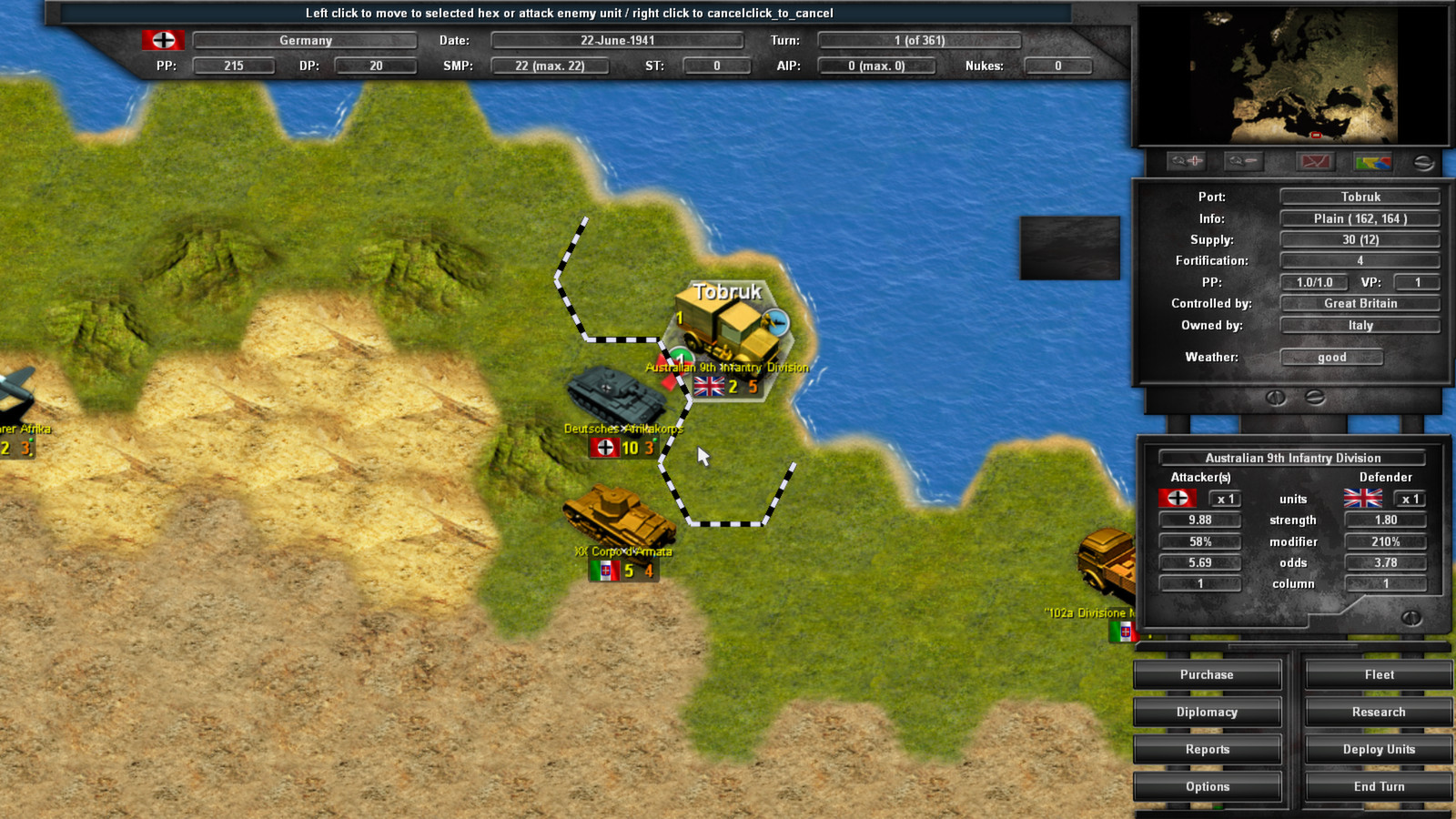Click the red battle overview icon
This screenshot has height=819, width=1456.
[x=1317, y=161]
